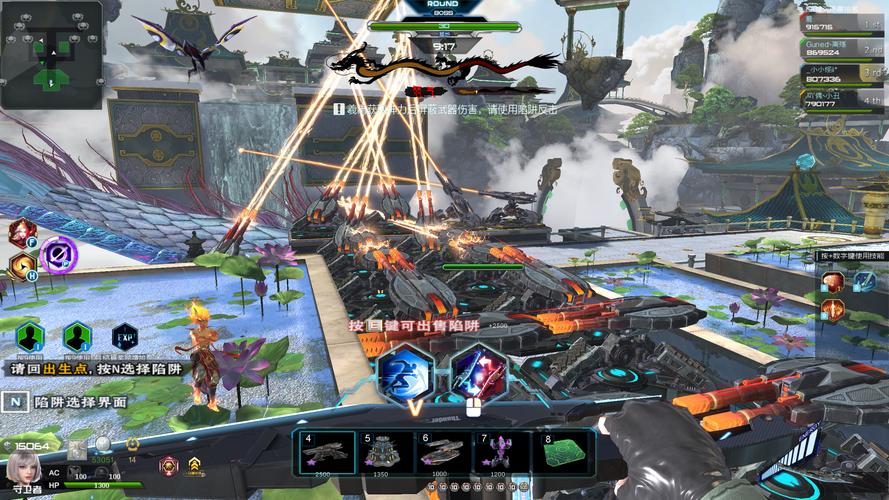Click the orange swirl hexagon icon

click(20, 266)
